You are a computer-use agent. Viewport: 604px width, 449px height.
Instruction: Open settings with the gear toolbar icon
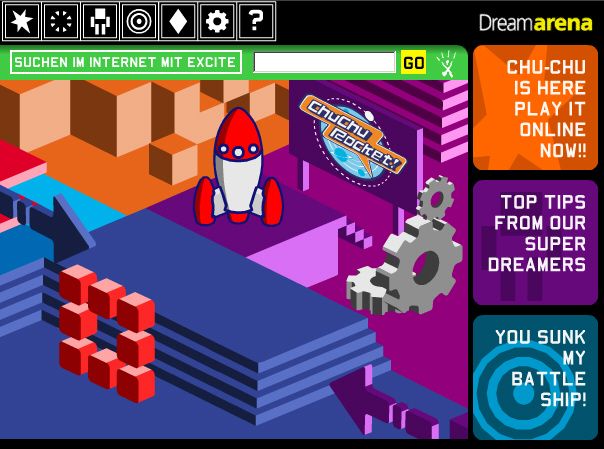click(216, 19)
